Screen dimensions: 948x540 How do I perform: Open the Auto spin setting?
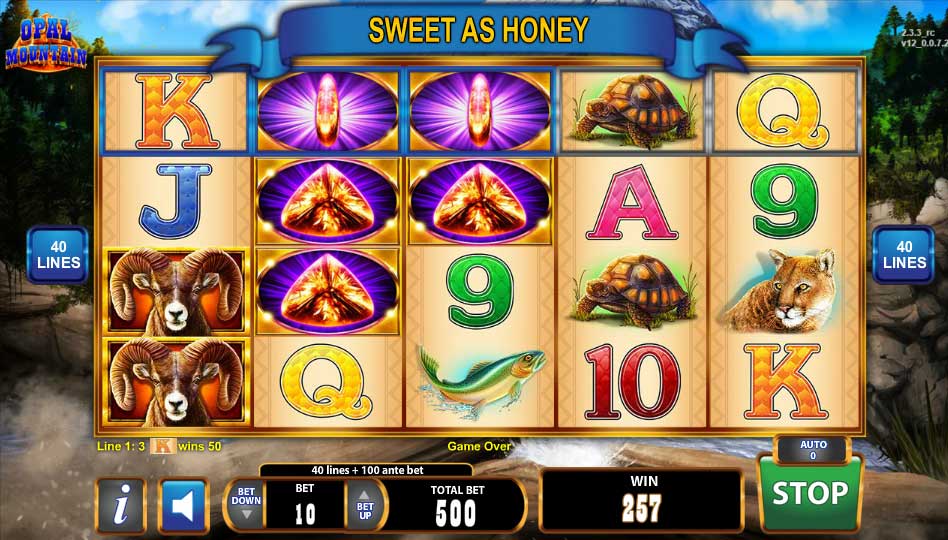point(812,450)
